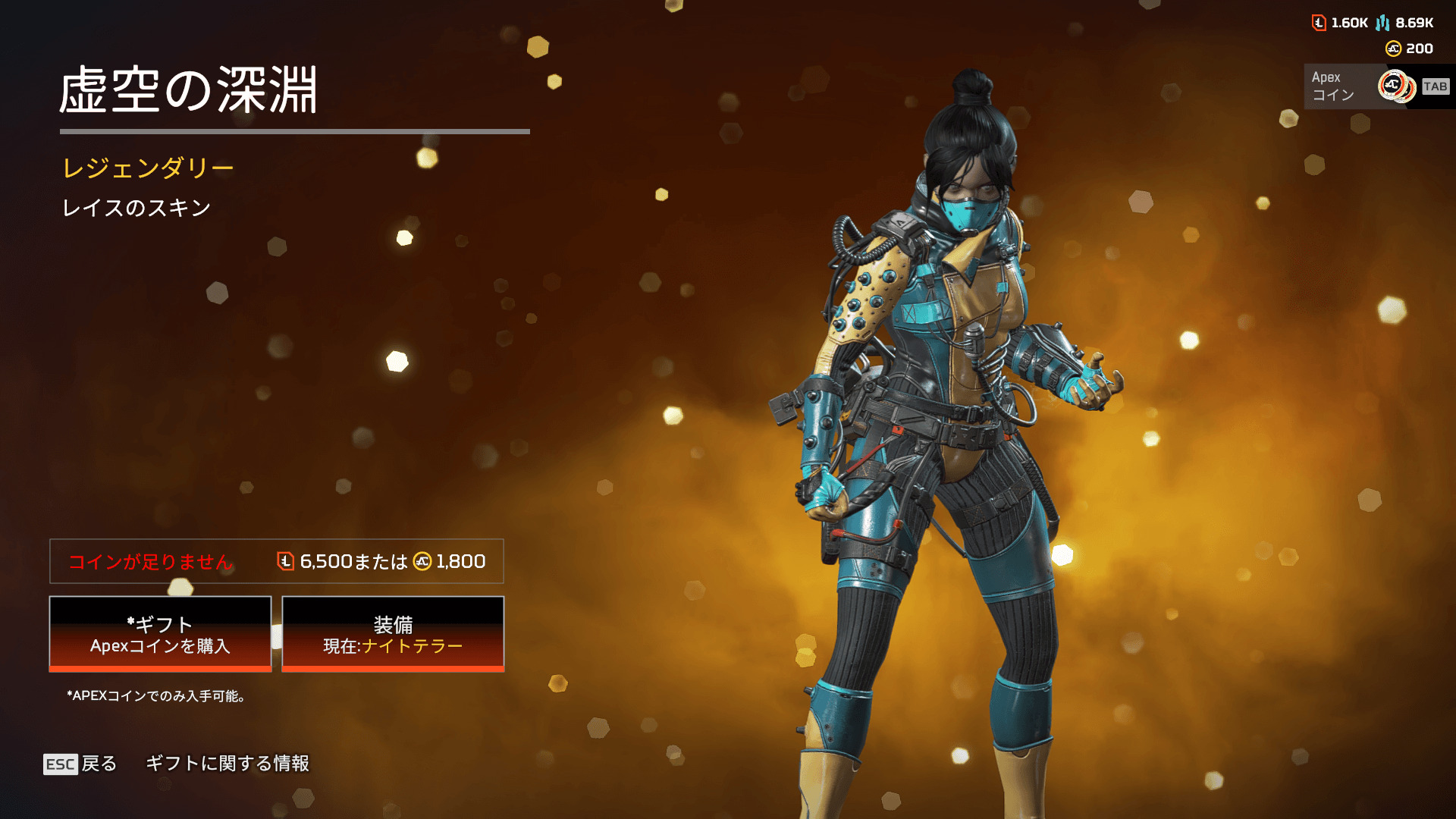Image resolution: width=1456 pixels, height=819 pixels.
Task: Open the Apex コイン purchase panel
Action: (1377, 86)
